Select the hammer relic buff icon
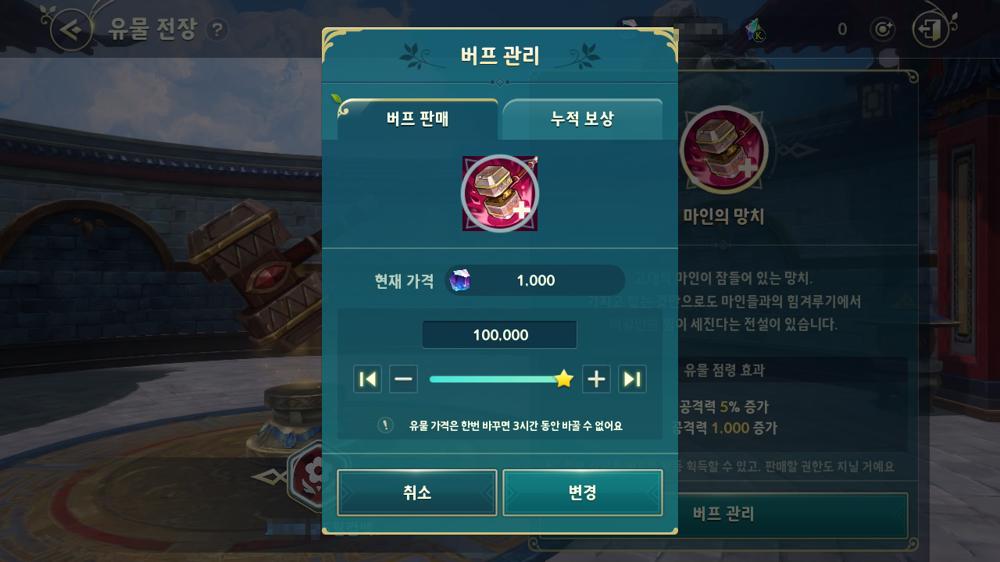Viewport: 1000px width, 562px height. (x=500, y=194)
